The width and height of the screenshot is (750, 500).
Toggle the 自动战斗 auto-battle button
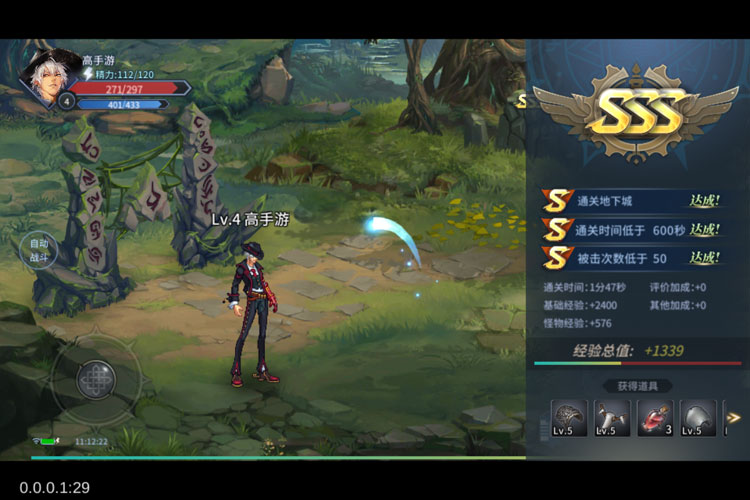(39, 250)
